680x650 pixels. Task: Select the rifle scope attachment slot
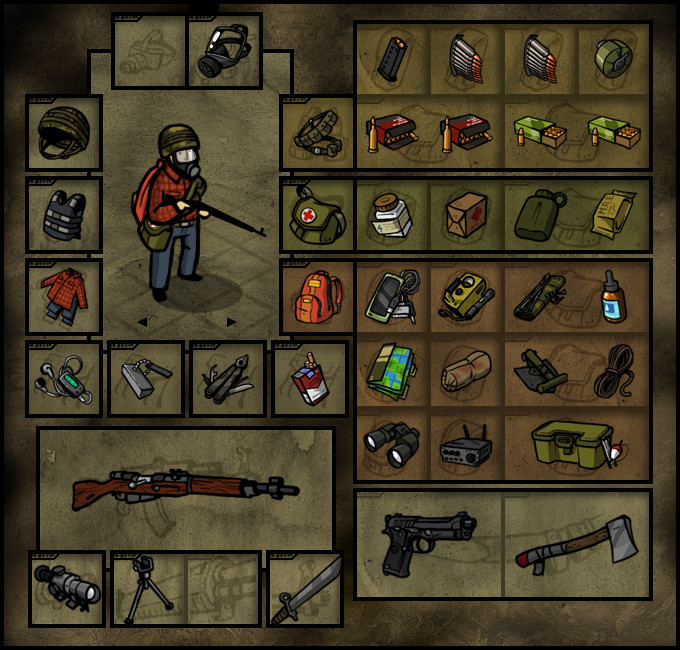pyautogui.click(x=66, y=589)
